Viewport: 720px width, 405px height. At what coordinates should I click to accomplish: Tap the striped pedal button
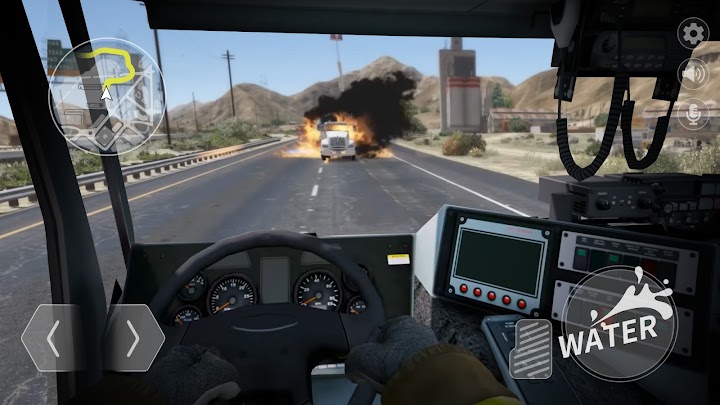click(530, 350)
